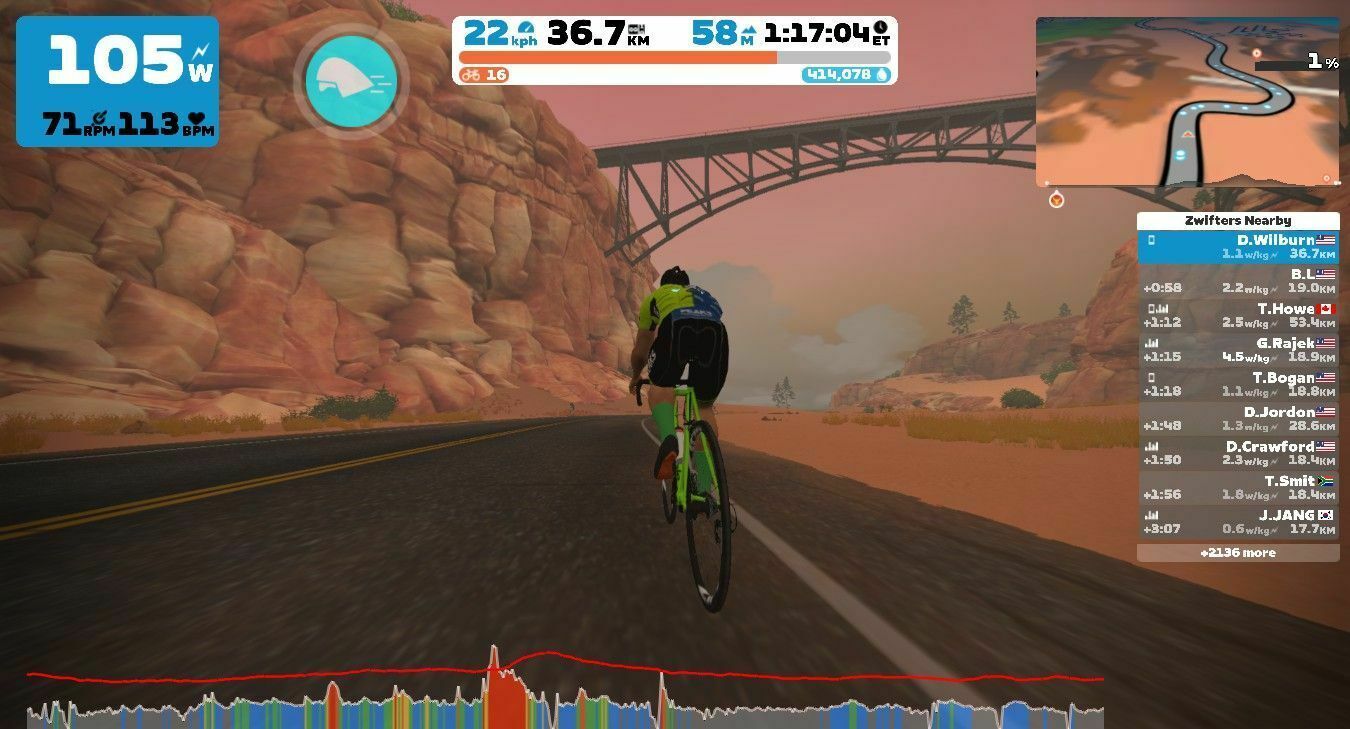Click the orange marker below the minimap
Viewport: 1350px width, 729px height.
1056,201
